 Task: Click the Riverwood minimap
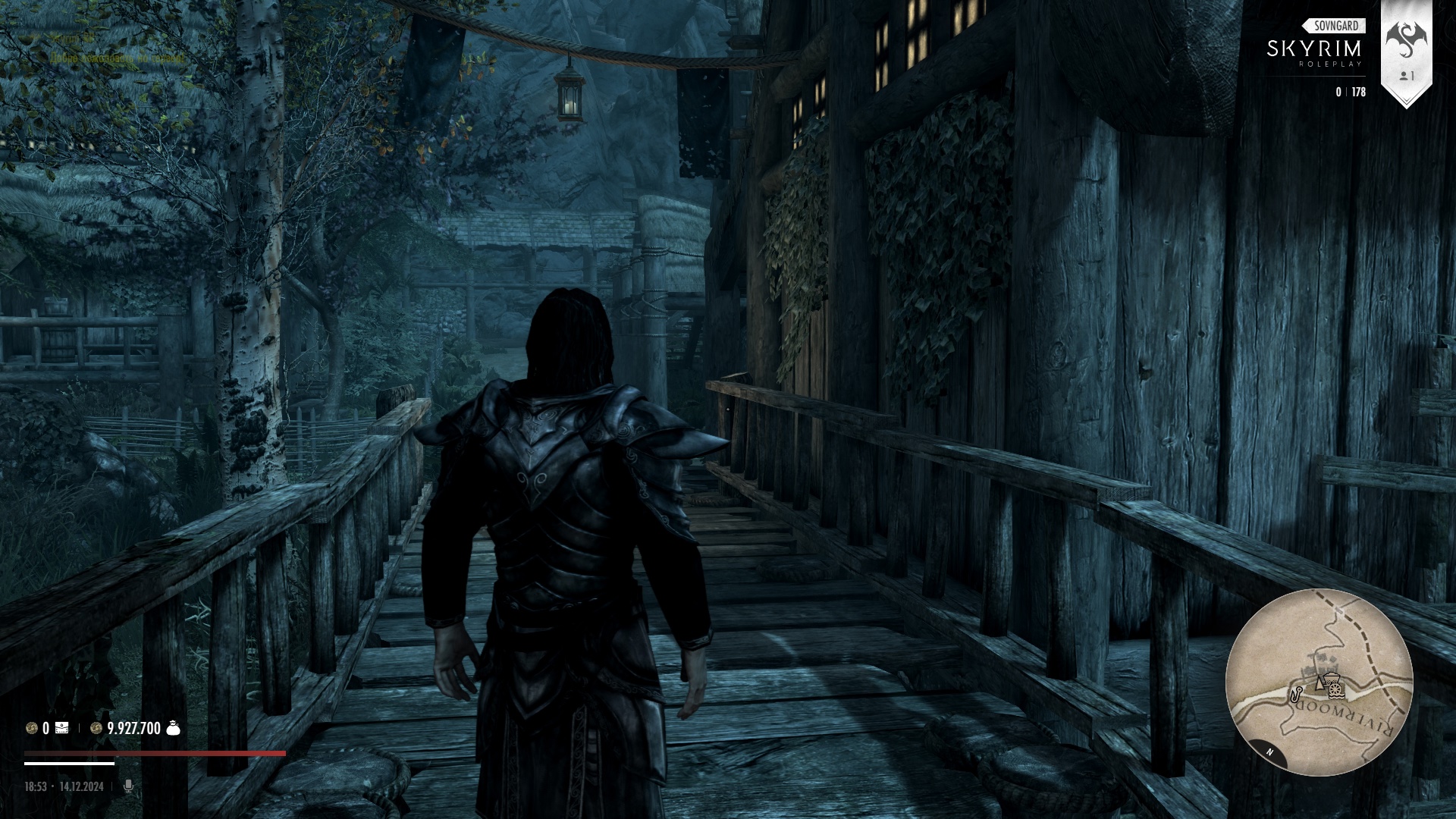(x=1319, y=682)
